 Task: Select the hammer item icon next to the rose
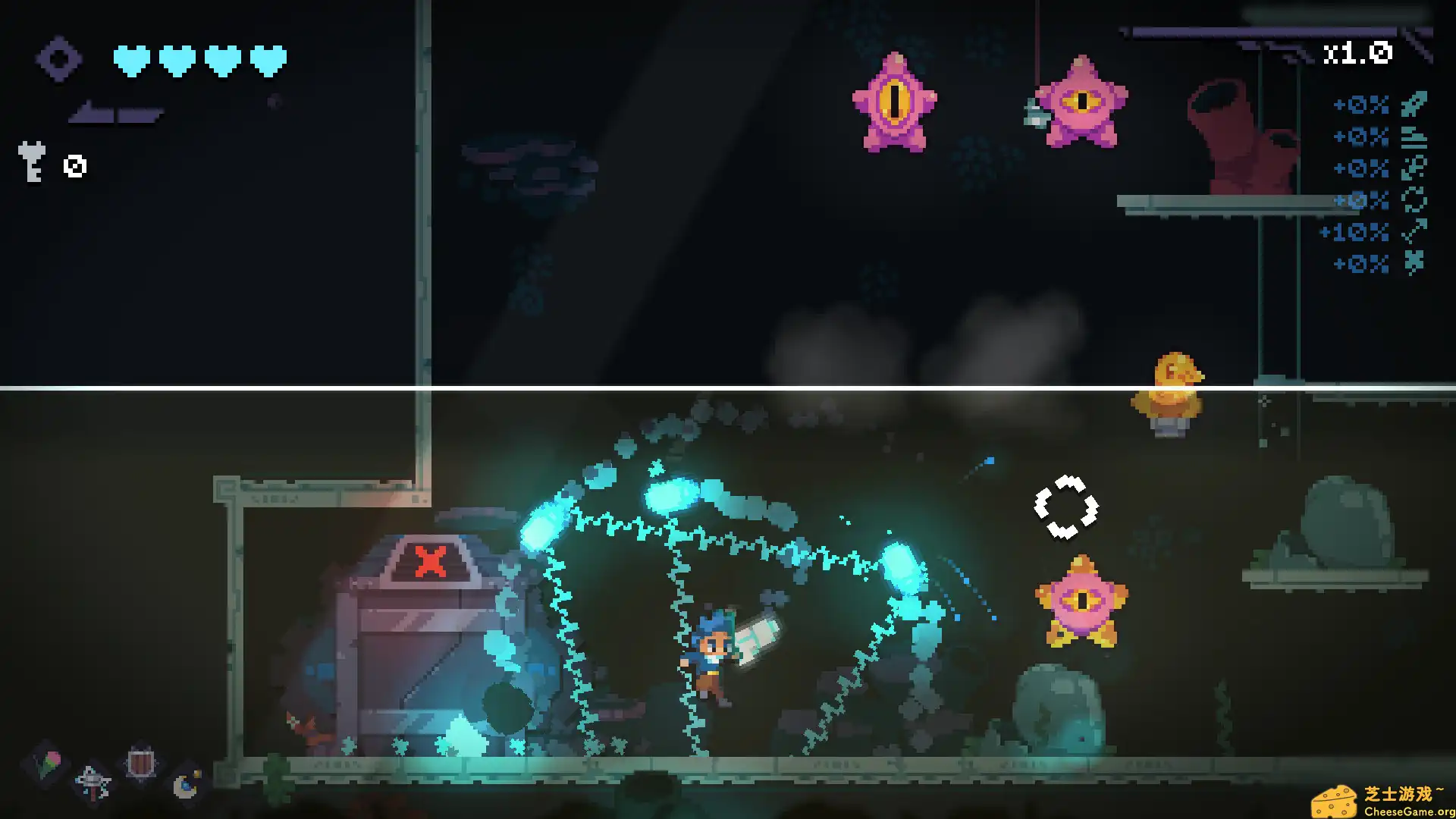(x=92, y=782)
